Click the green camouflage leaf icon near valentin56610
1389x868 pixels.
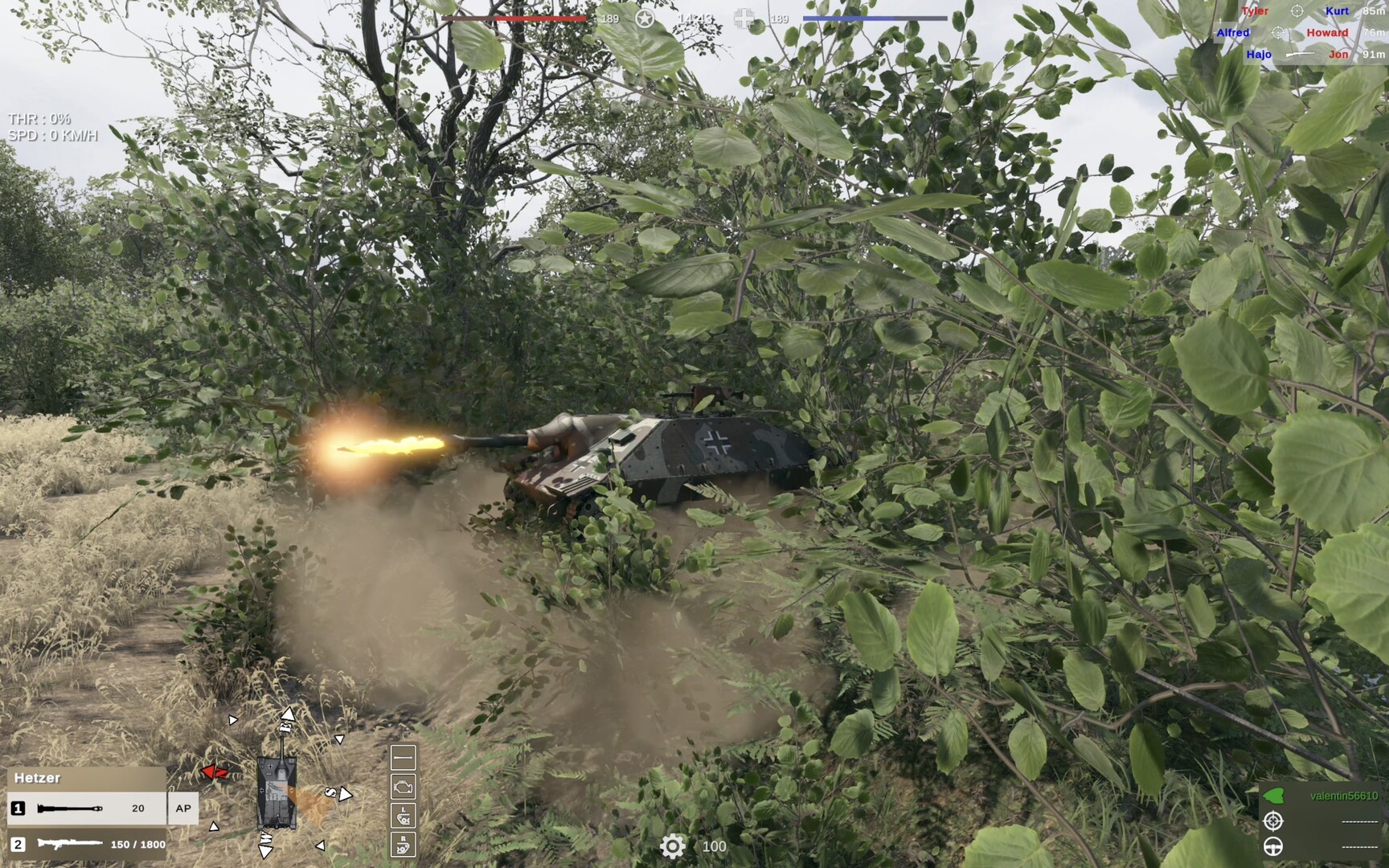pyautogui.click(x=1273, y=795)
